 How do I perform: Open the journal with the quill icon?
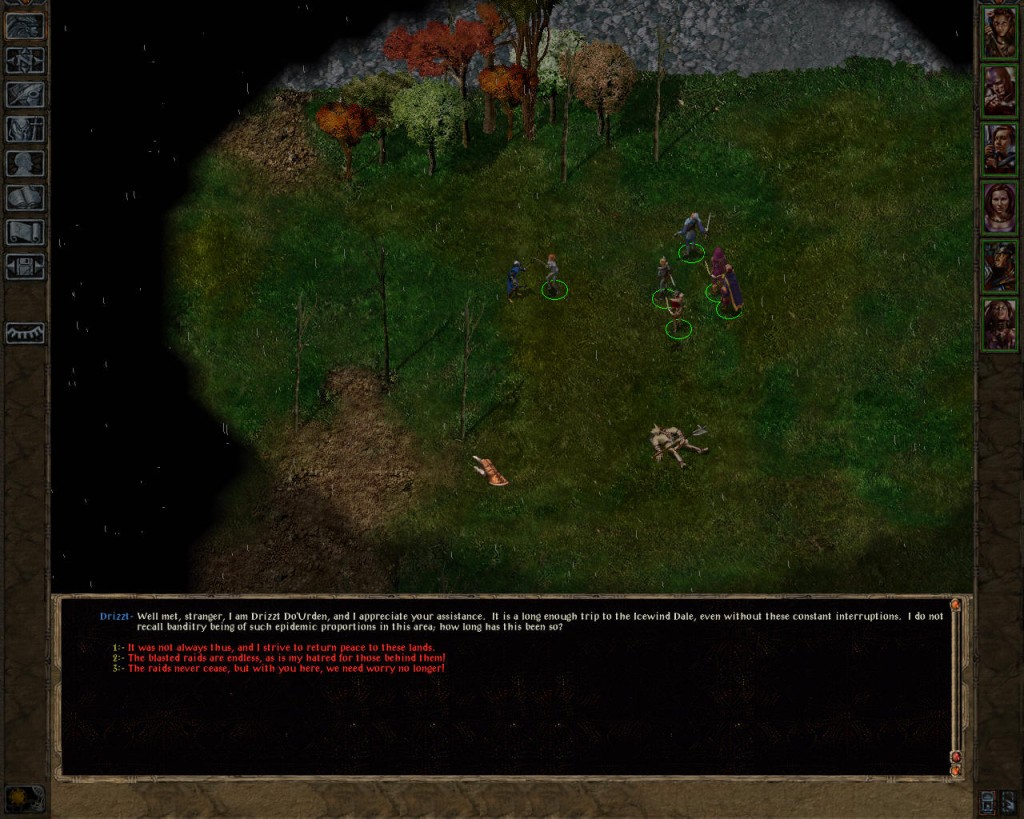point(25,94)
